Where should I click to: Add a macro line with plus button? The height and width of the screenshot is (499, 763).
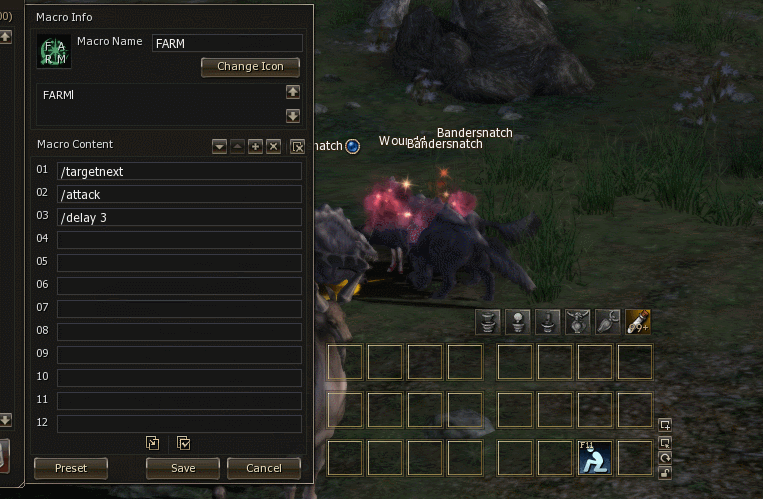[x=255, y=147]
